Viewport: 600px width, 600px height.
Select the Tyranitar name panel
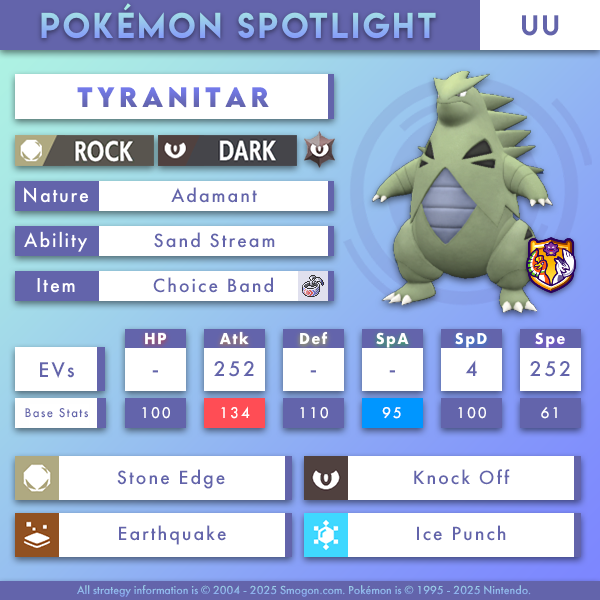[173, 97]
